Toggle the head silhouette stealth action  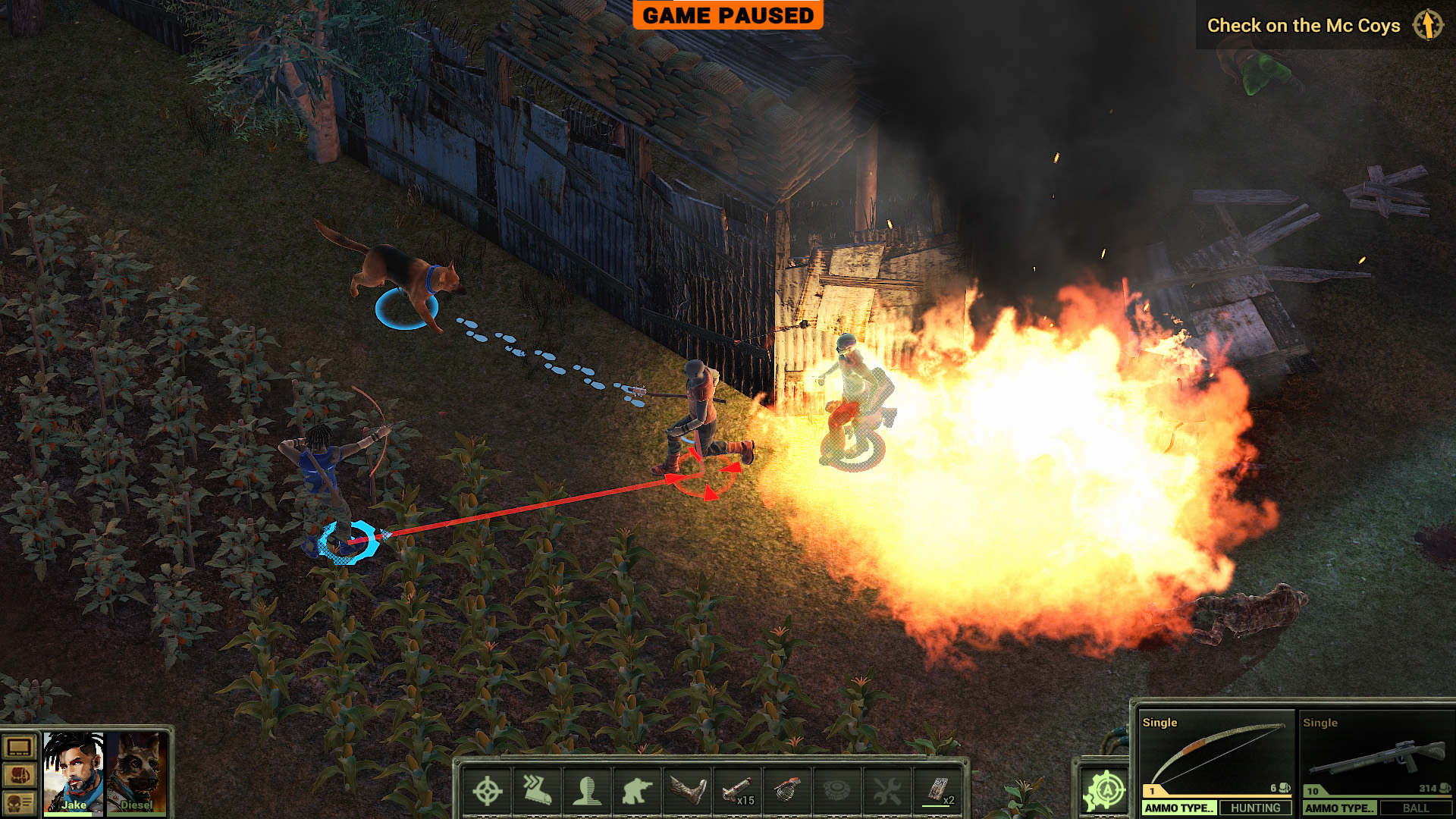pyautogui.click(x=587, y=791)
